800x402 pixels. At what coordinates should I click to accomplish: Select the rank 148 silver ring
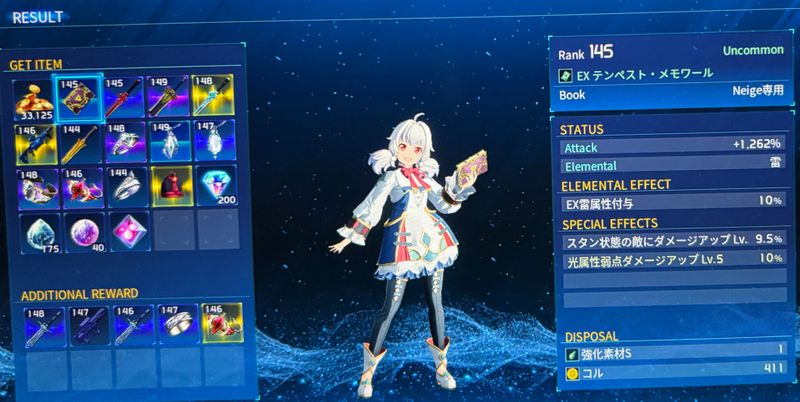(x=124, y=142)
